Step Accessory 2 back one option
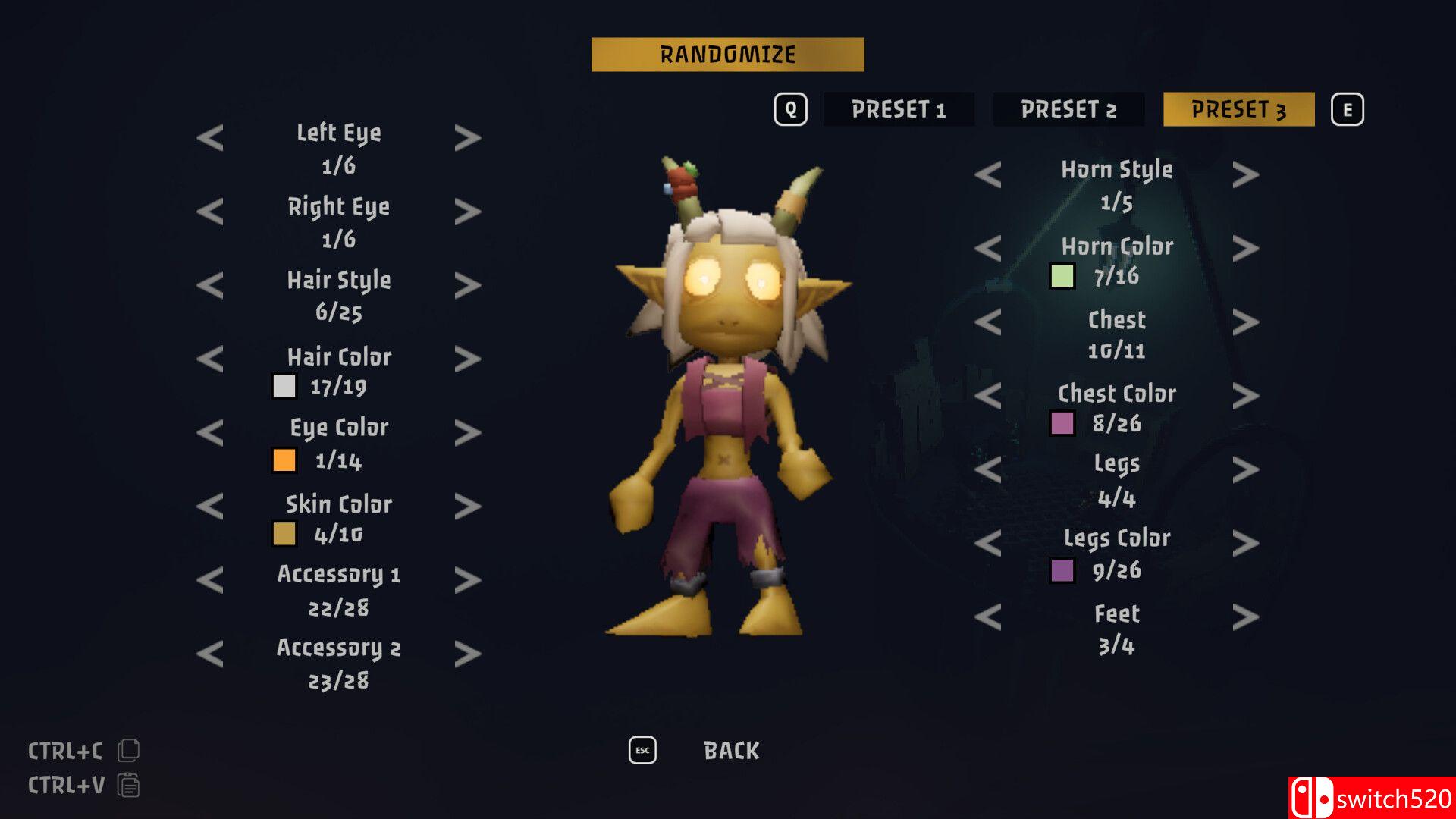Viewport: 1456px width, 819px height. [x=210, y=654]
